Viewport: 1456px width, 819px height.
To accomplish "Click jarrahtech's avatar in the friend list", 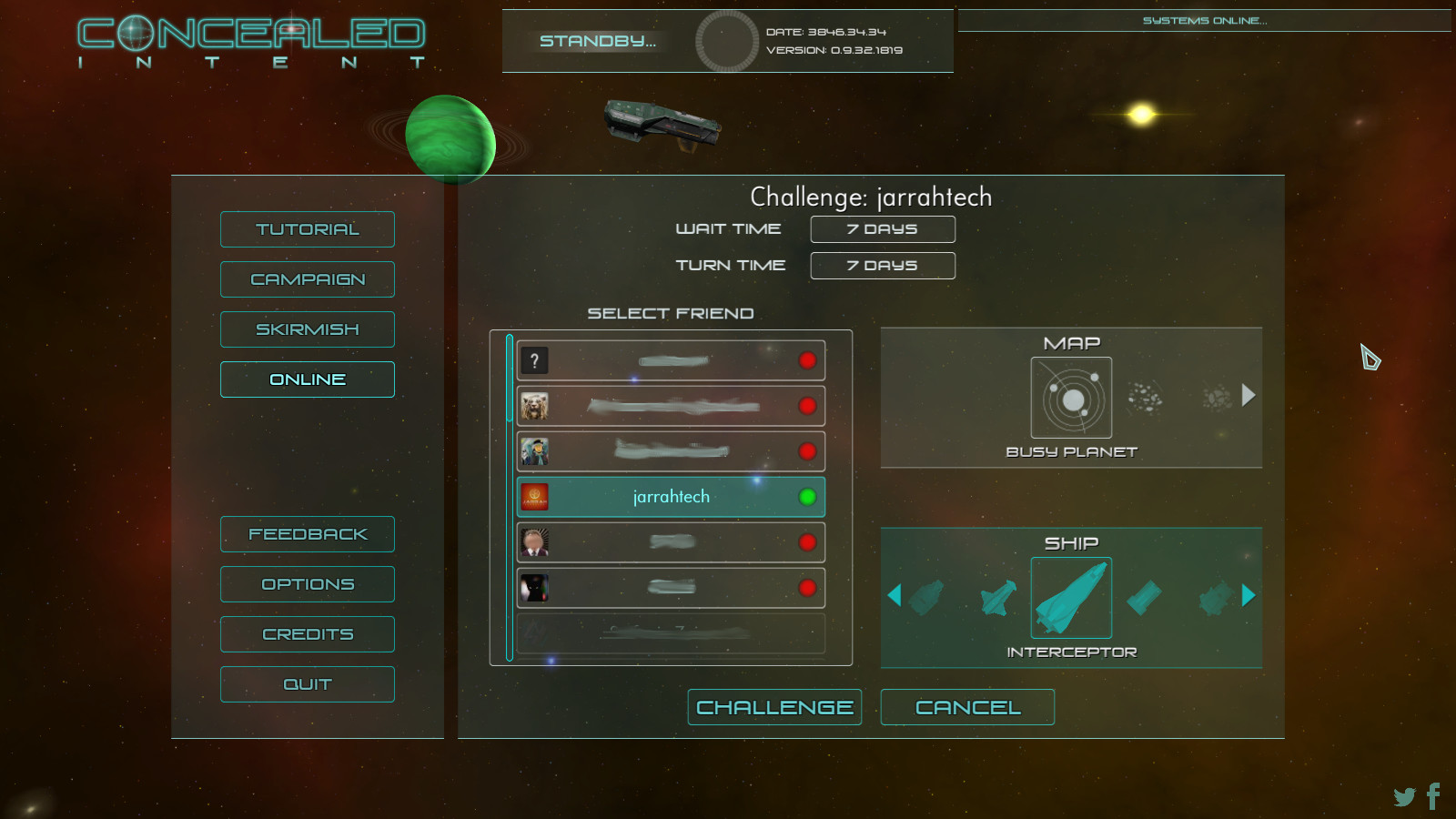I will pyautogui.click(x=534, y=497).
